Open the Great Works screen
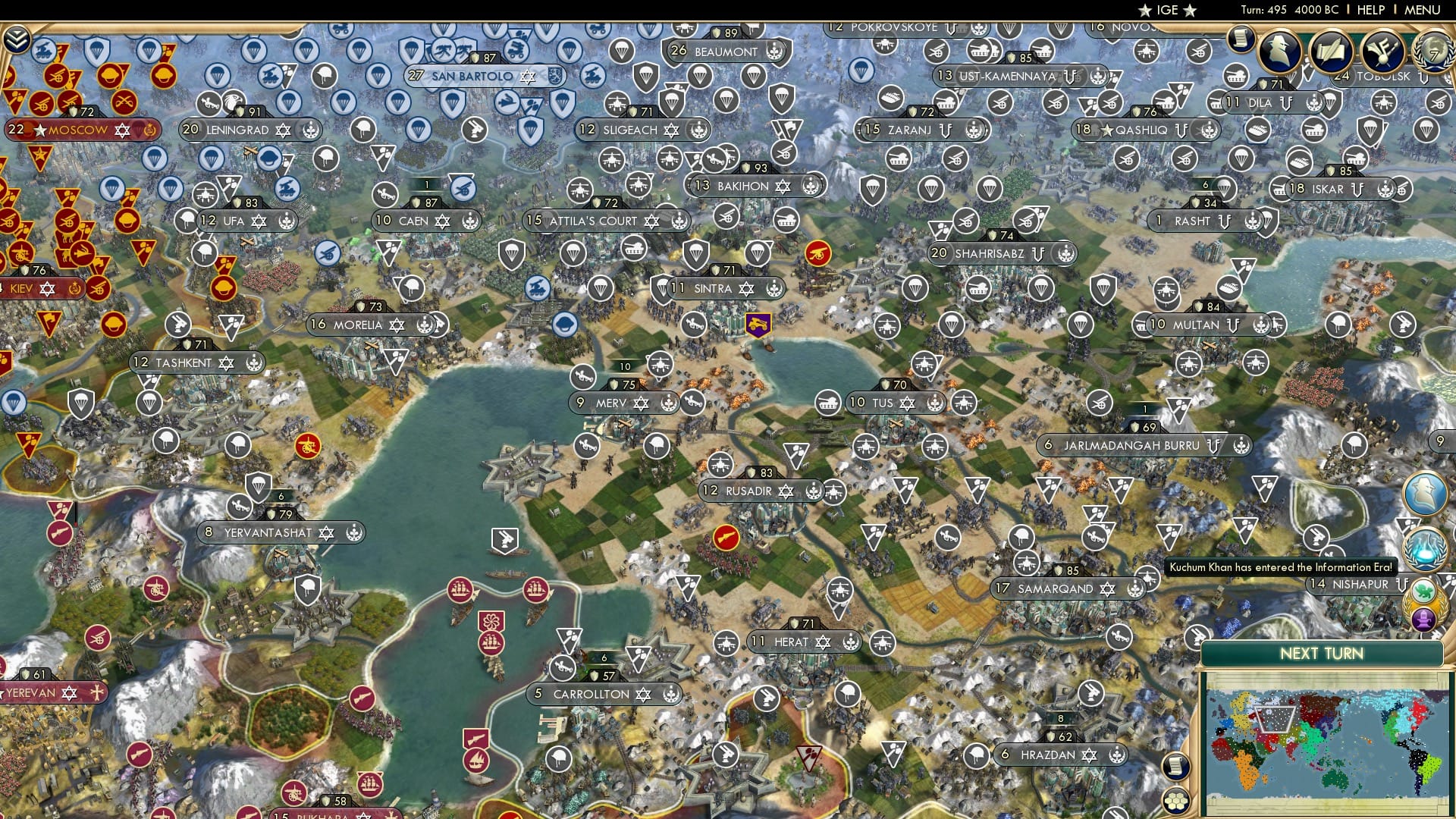 1332,51
